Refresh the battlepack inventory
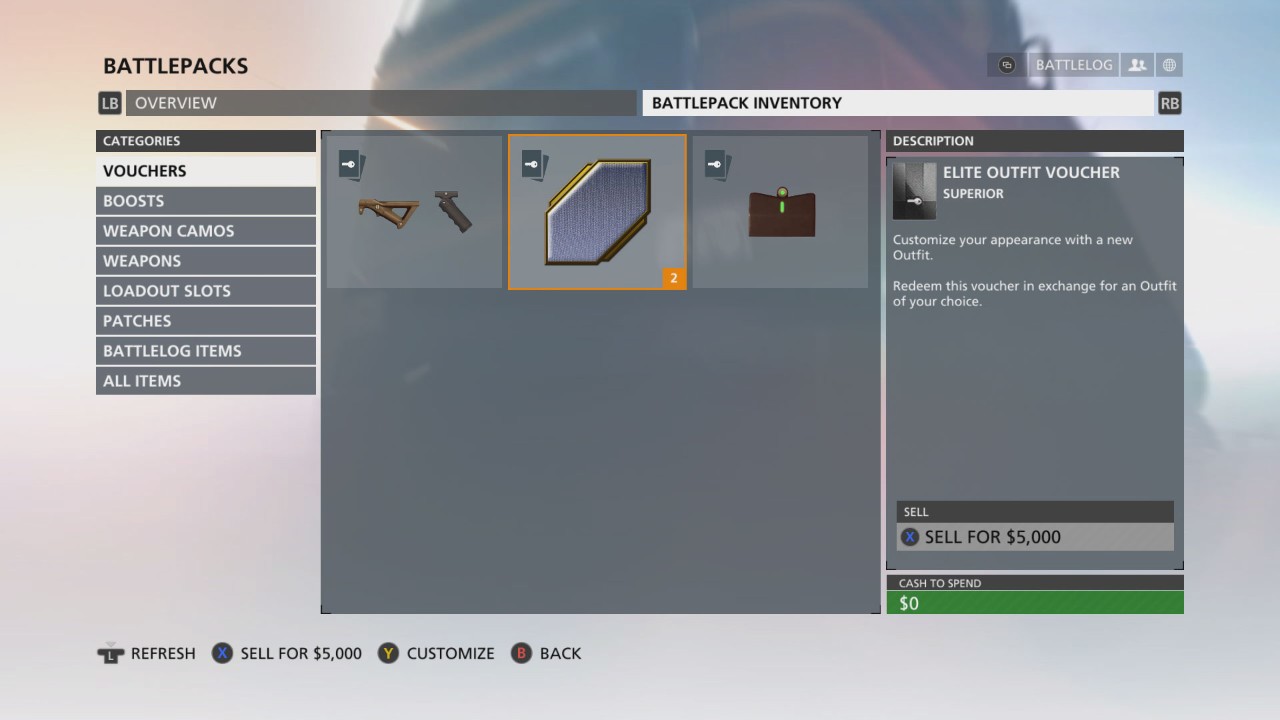This screenshot has width=1280, height=720. [x=147, y=653]
